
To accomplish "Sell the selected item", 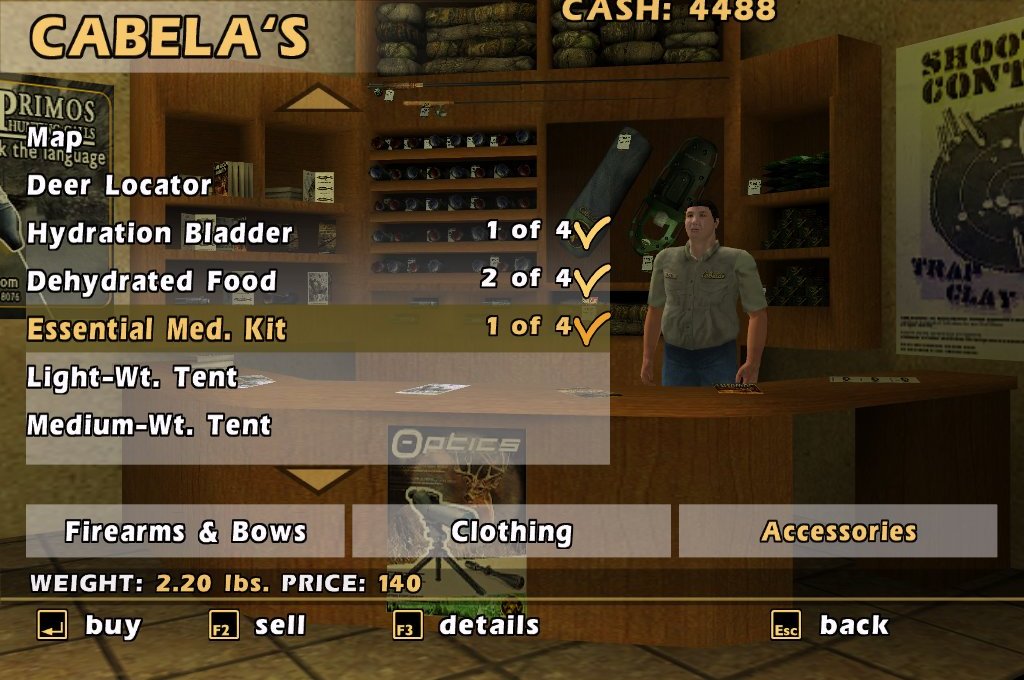I will pos(257,626).
